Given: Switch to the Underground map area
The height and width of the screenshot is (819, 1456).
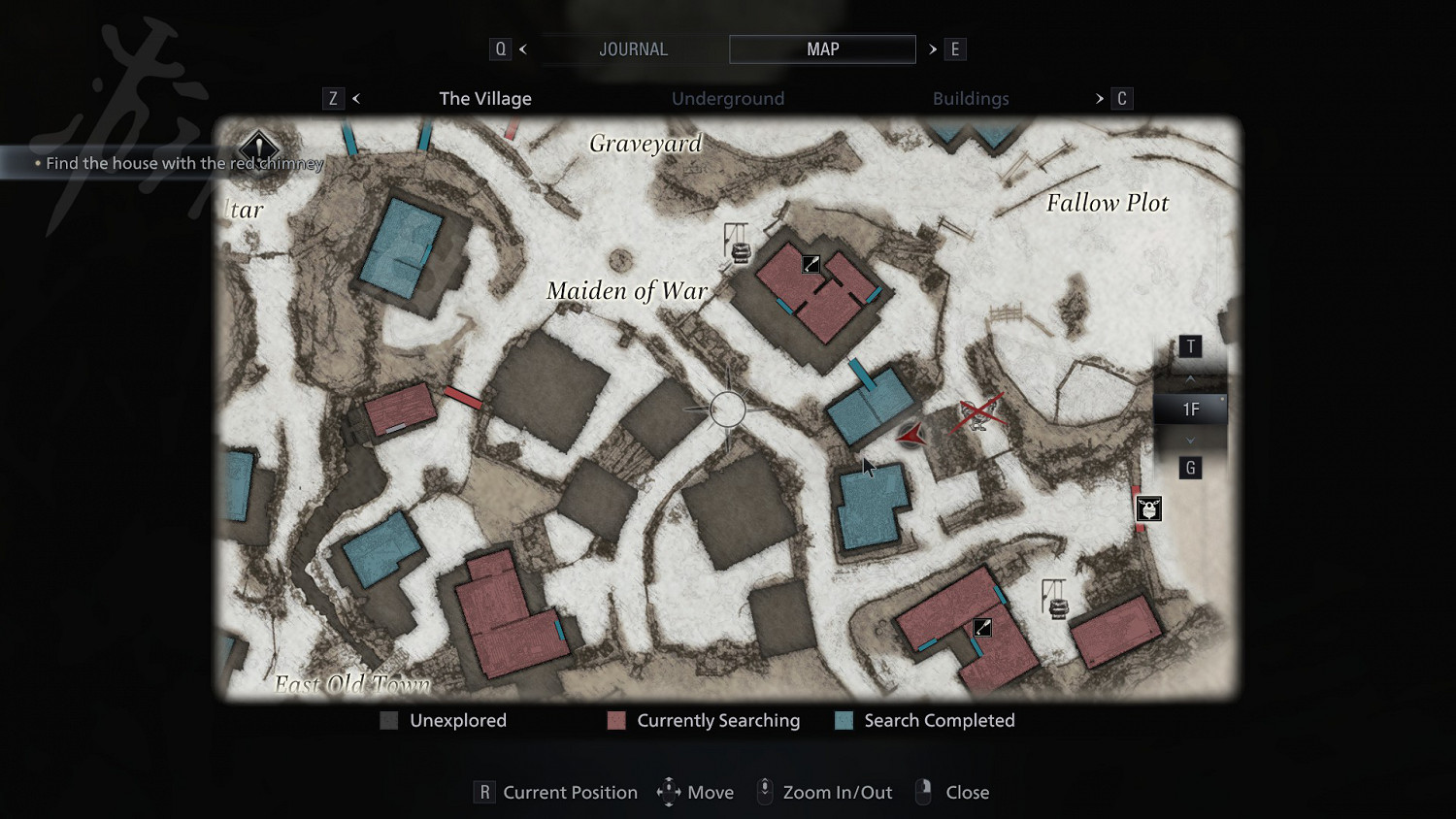Looking at the screenshot, I should 728,98.
